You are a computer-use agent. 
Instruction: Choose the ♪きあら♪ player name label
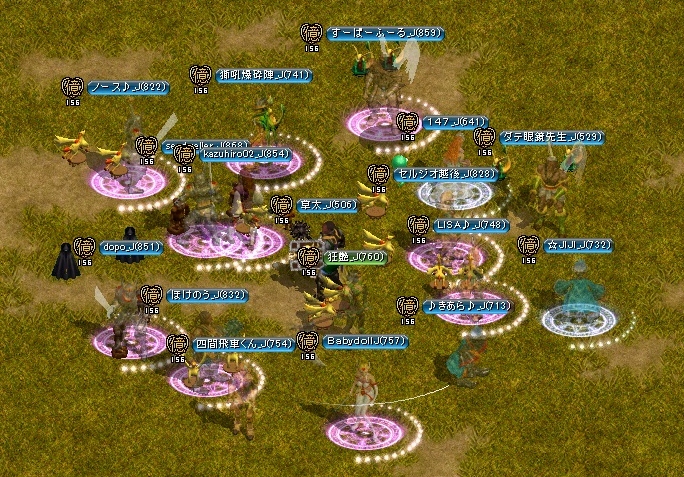[x=467, y=305]
